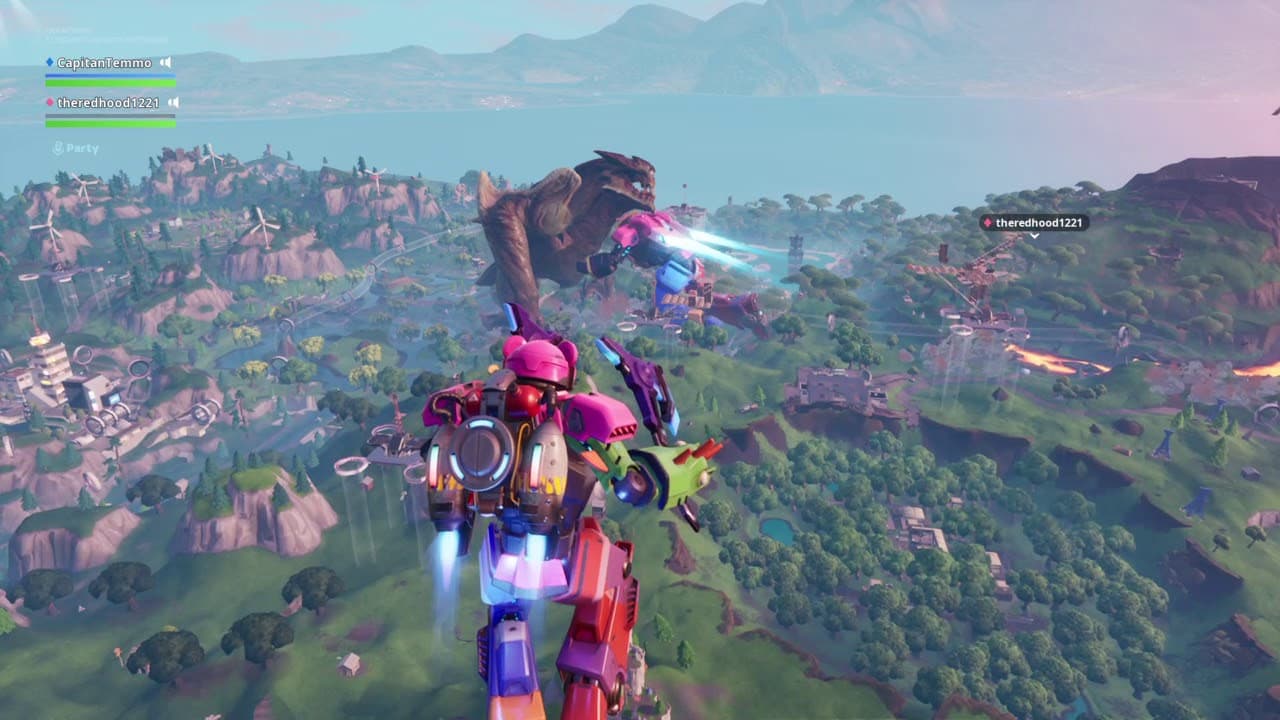
Task: Click the speaker icon after theredhood1221's name
Action: pos(175,102)
